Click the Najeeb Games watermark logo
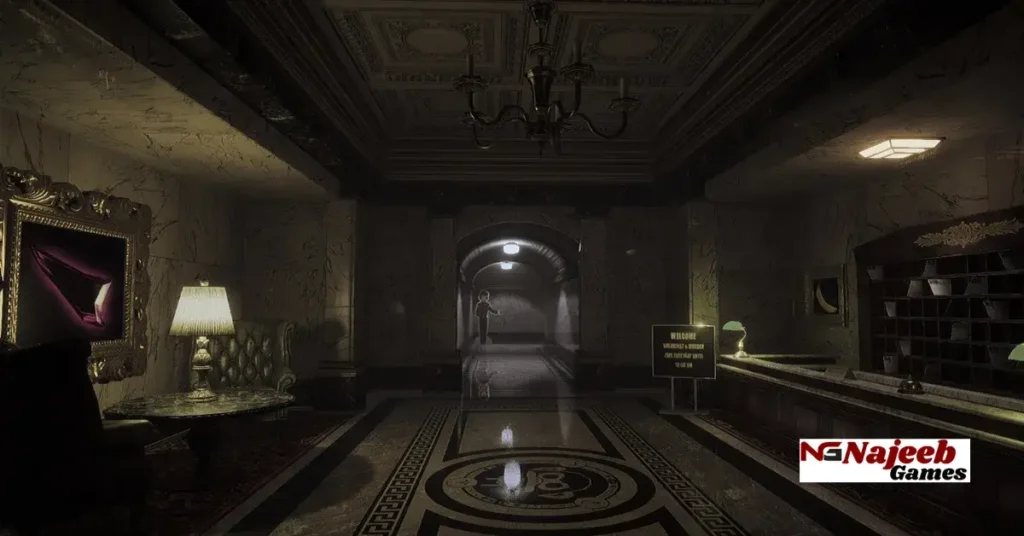The image size is (1024, 536). 884,460
